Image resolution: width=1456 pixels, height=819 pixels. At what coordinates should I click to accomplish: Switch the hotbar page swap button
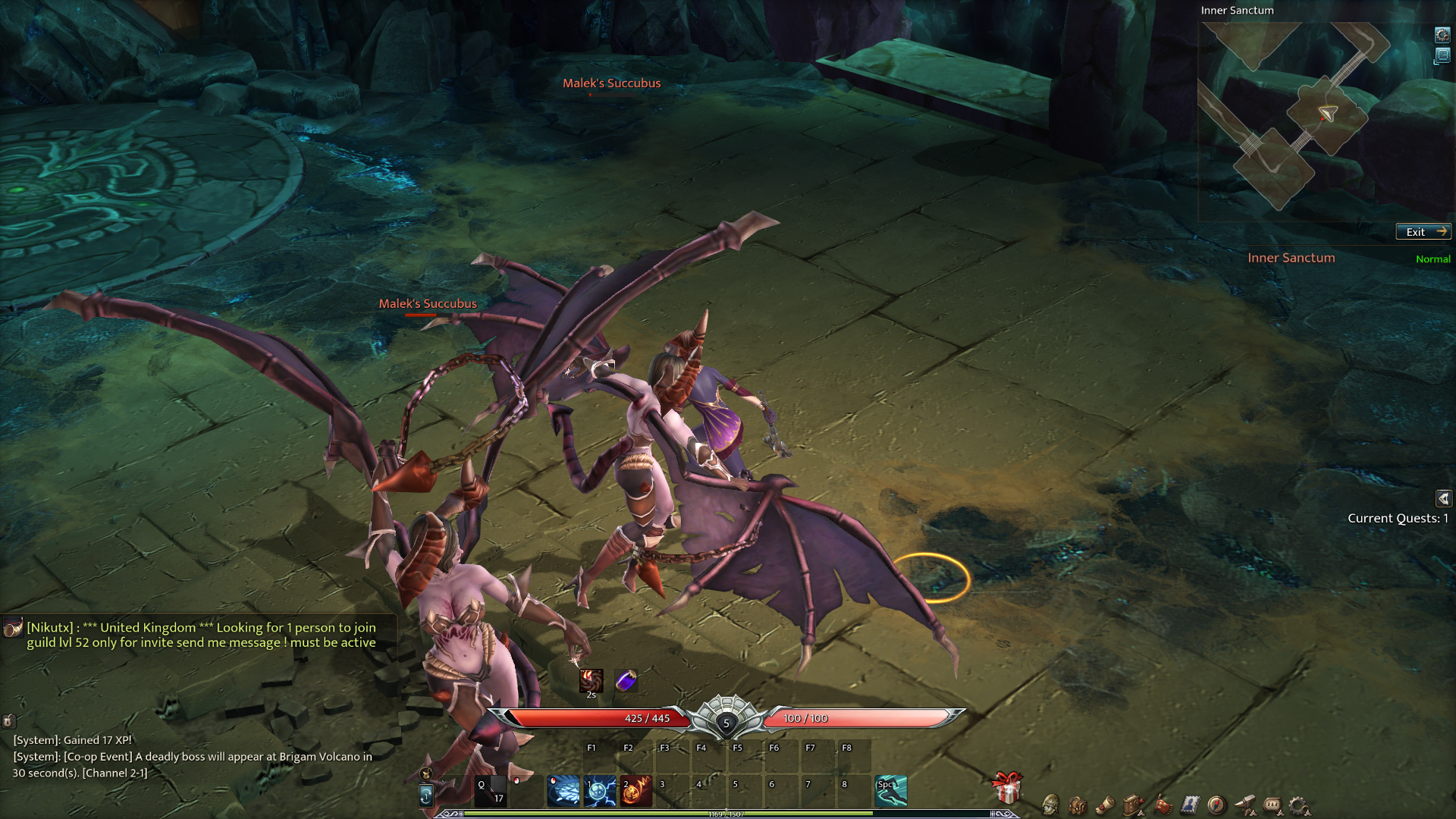tap(426, 795)
